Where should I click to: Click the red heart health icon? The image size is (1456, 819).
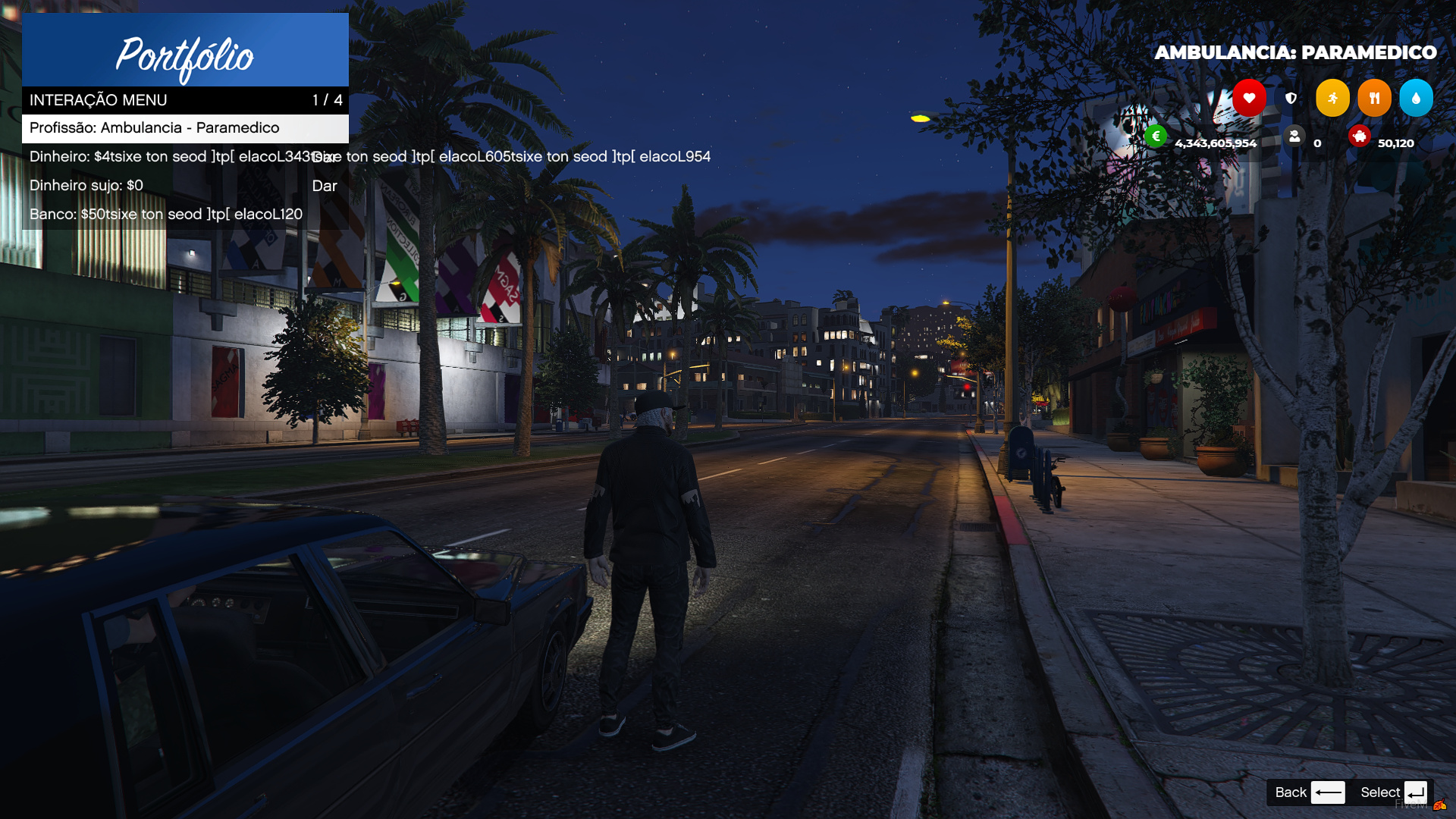click(x=1249, y=98)
